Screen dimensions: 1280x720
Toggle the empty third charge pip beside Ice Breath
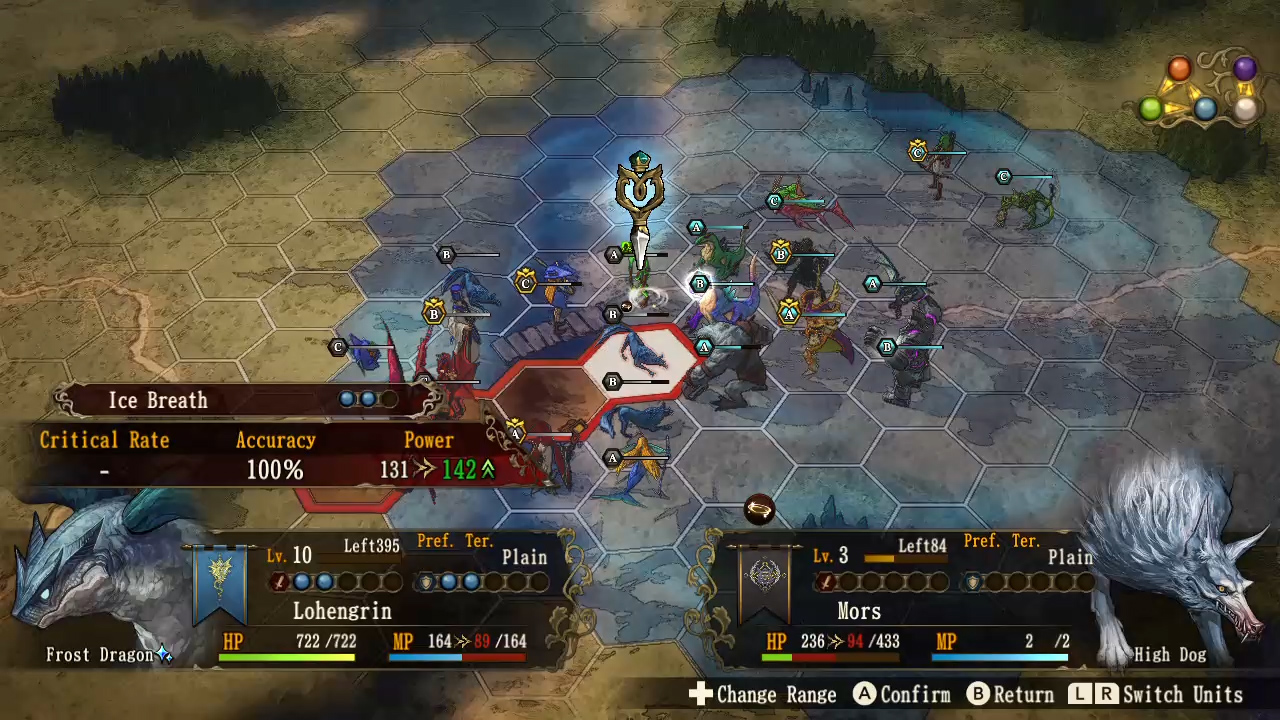[391, 399]
